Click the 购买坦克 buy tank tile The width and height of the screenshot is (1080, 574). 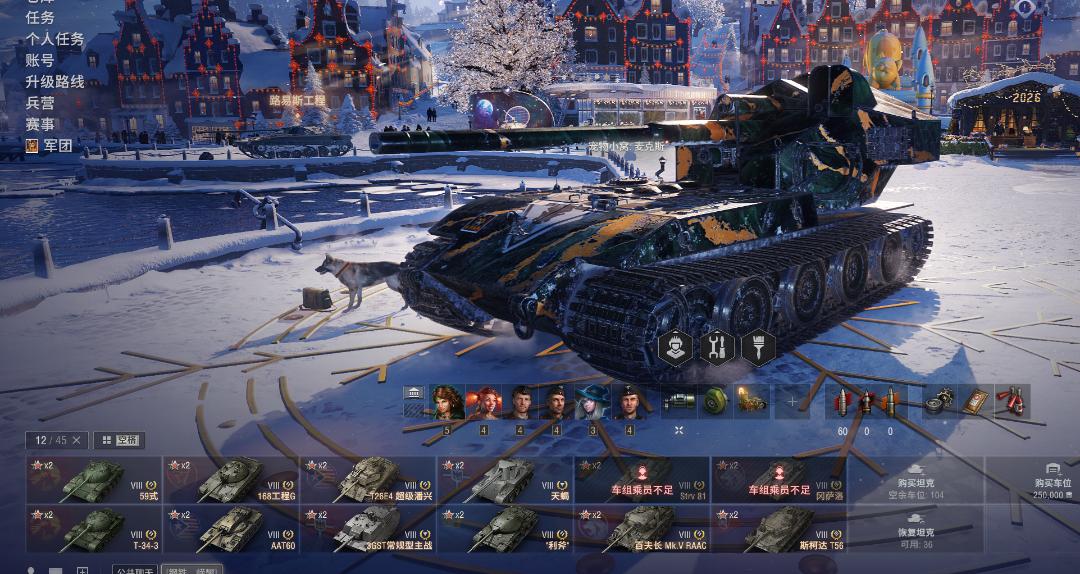[x=915, y=480]
